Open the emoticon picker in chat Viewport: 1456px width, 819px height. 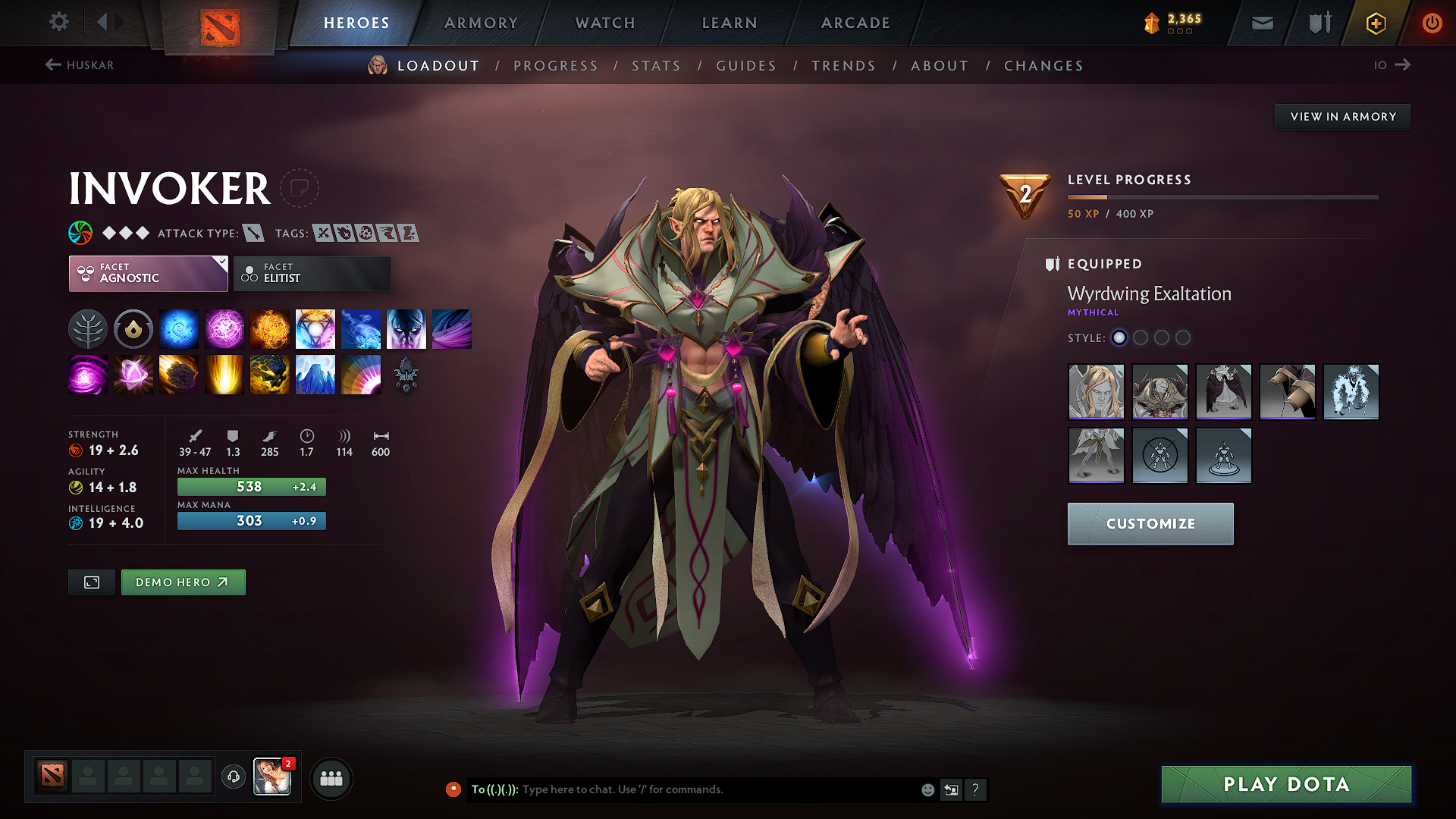tap(927, 789)
